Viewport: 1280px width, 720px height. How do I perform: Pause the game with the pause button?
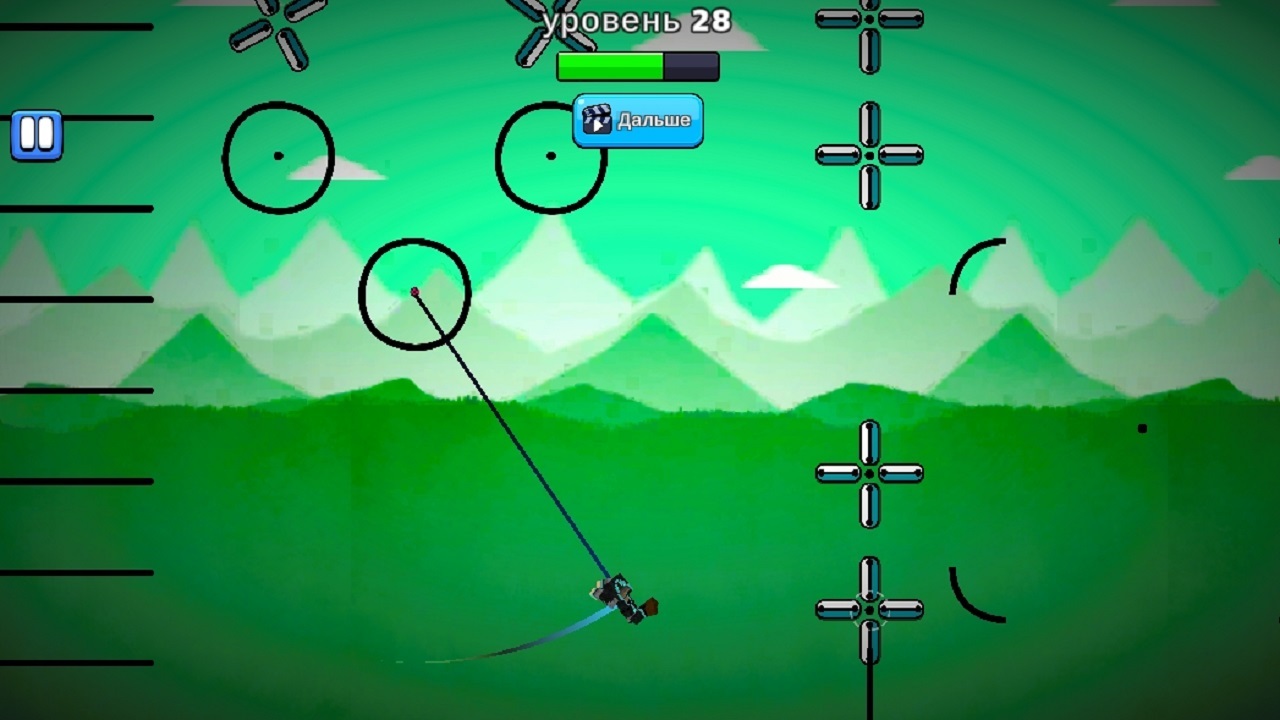[35, 133]
